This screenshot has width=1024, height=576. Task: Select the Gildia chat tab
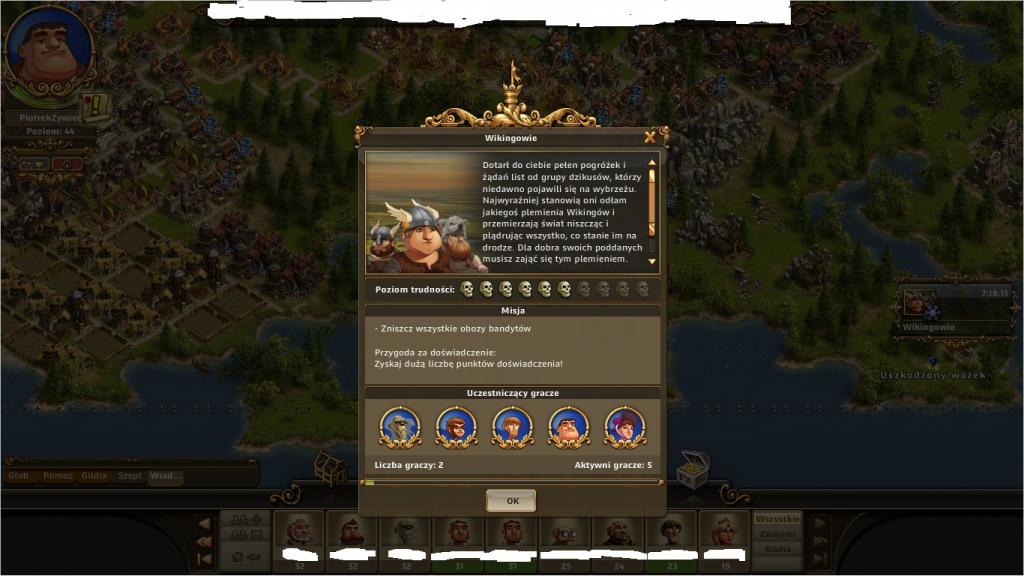coord(94,476)
